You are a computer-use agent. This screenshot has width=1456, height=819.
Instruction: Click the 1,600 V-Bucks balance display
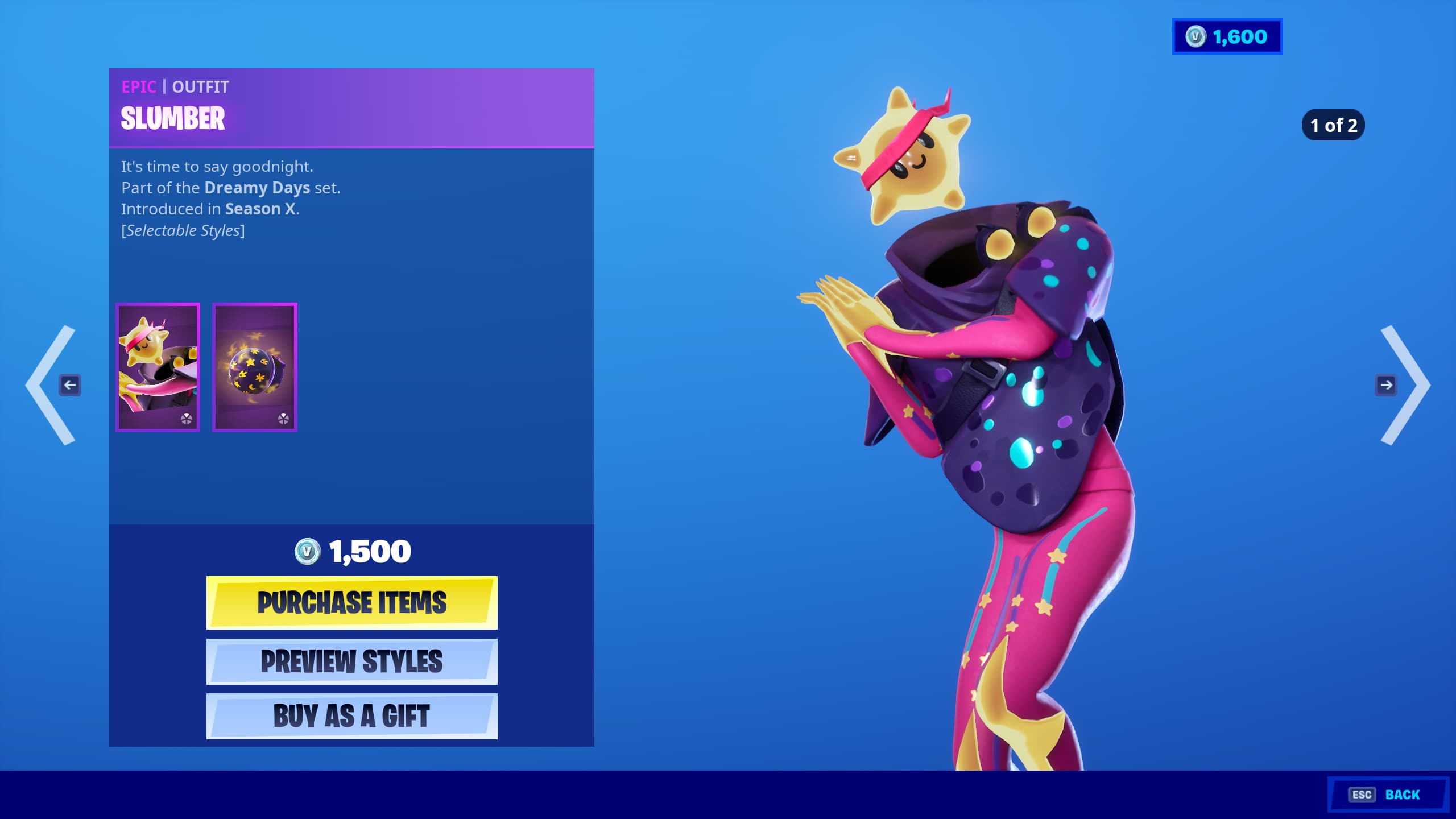(1227, 37)
